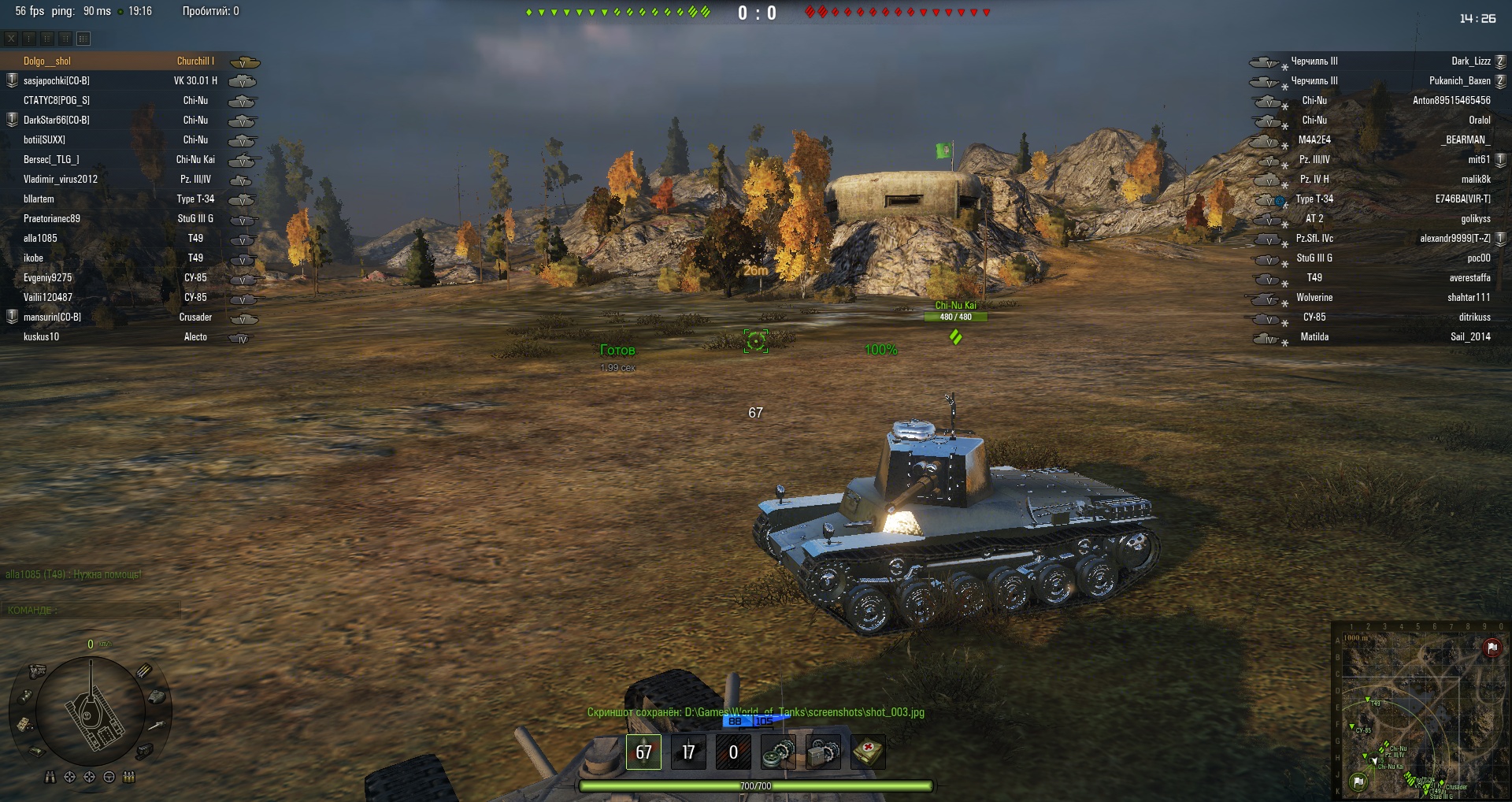The width and height of the screenshot is (1512, 802).
Task: Select sasjapochki[CO-B] row with VK 30.01 H
Action: click(x=57, y=81)
